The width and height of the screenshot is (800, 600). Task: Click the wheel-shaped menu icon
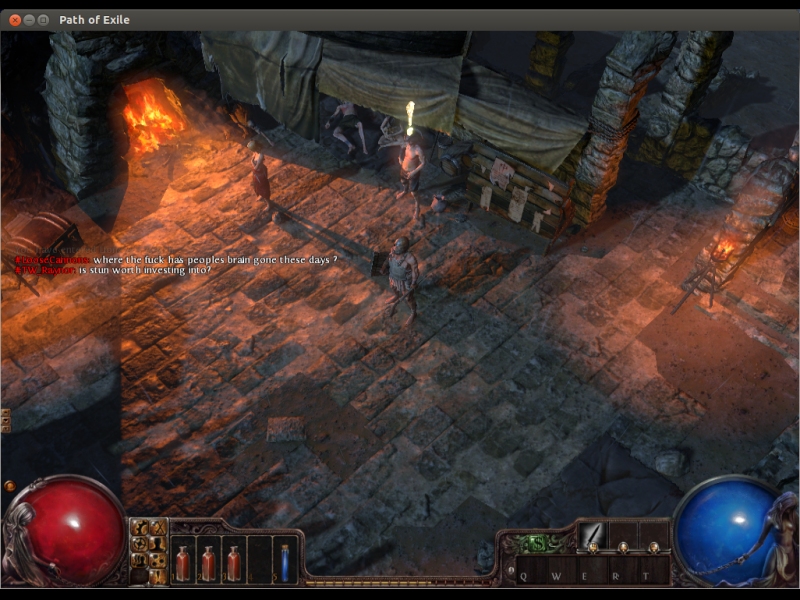(141, 544)
